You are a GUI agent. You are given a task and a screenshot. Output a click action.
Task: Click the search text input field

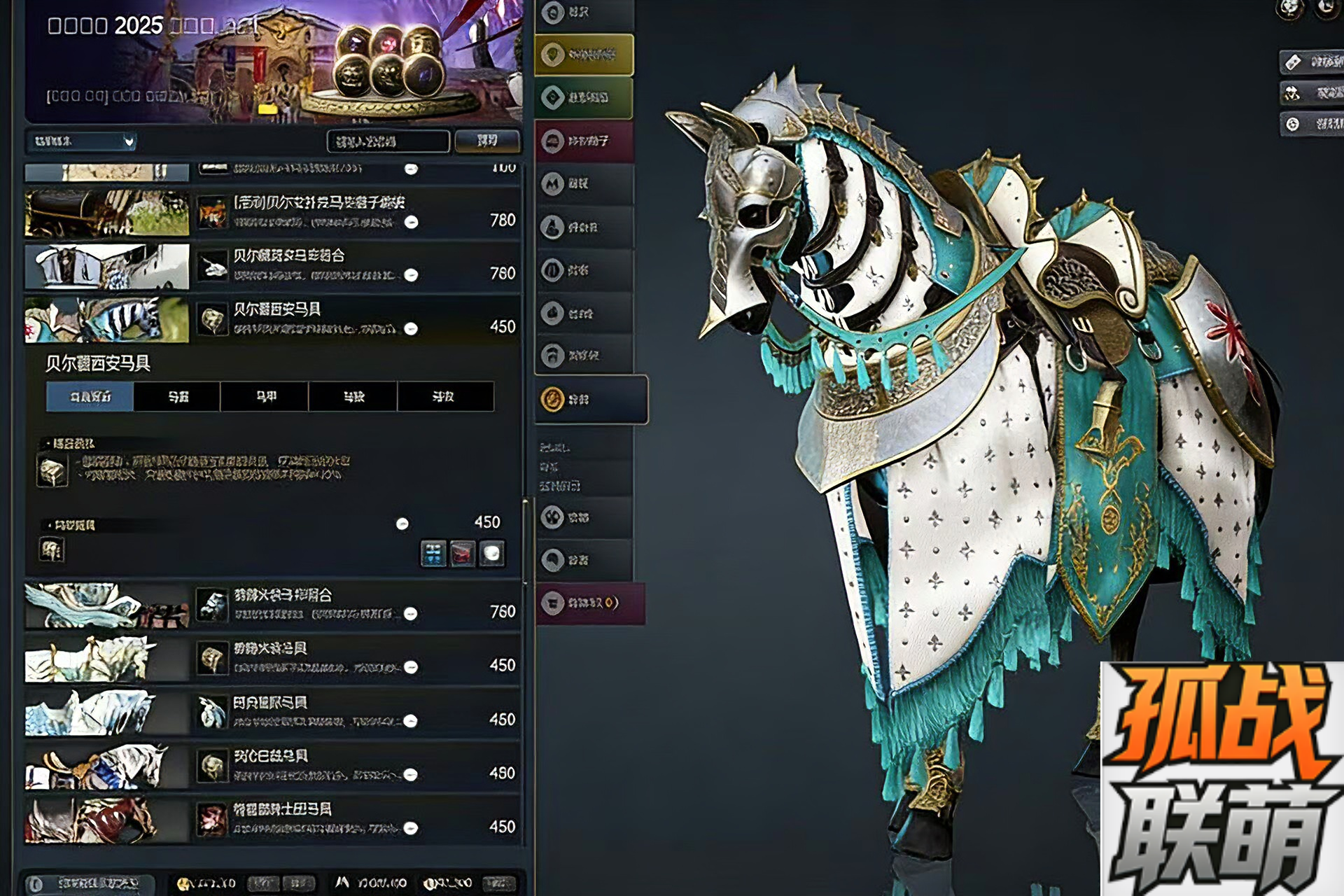pos(388,141)
